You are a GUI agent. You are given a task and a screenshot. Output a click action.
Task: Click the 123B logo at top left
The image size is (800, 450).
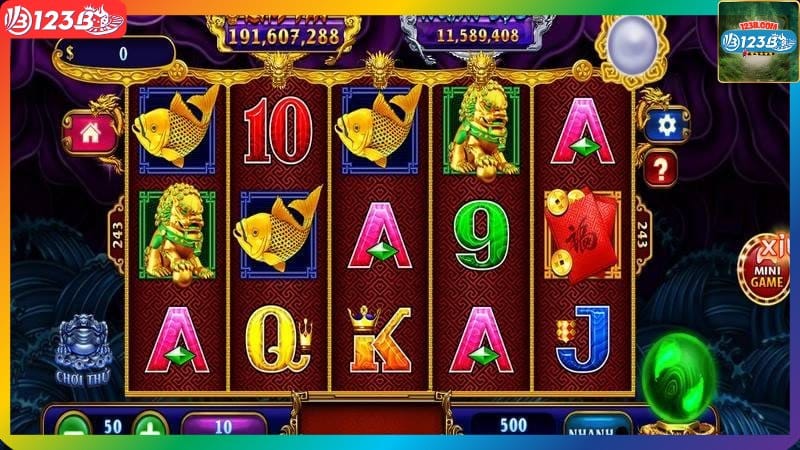coord(63,18)
